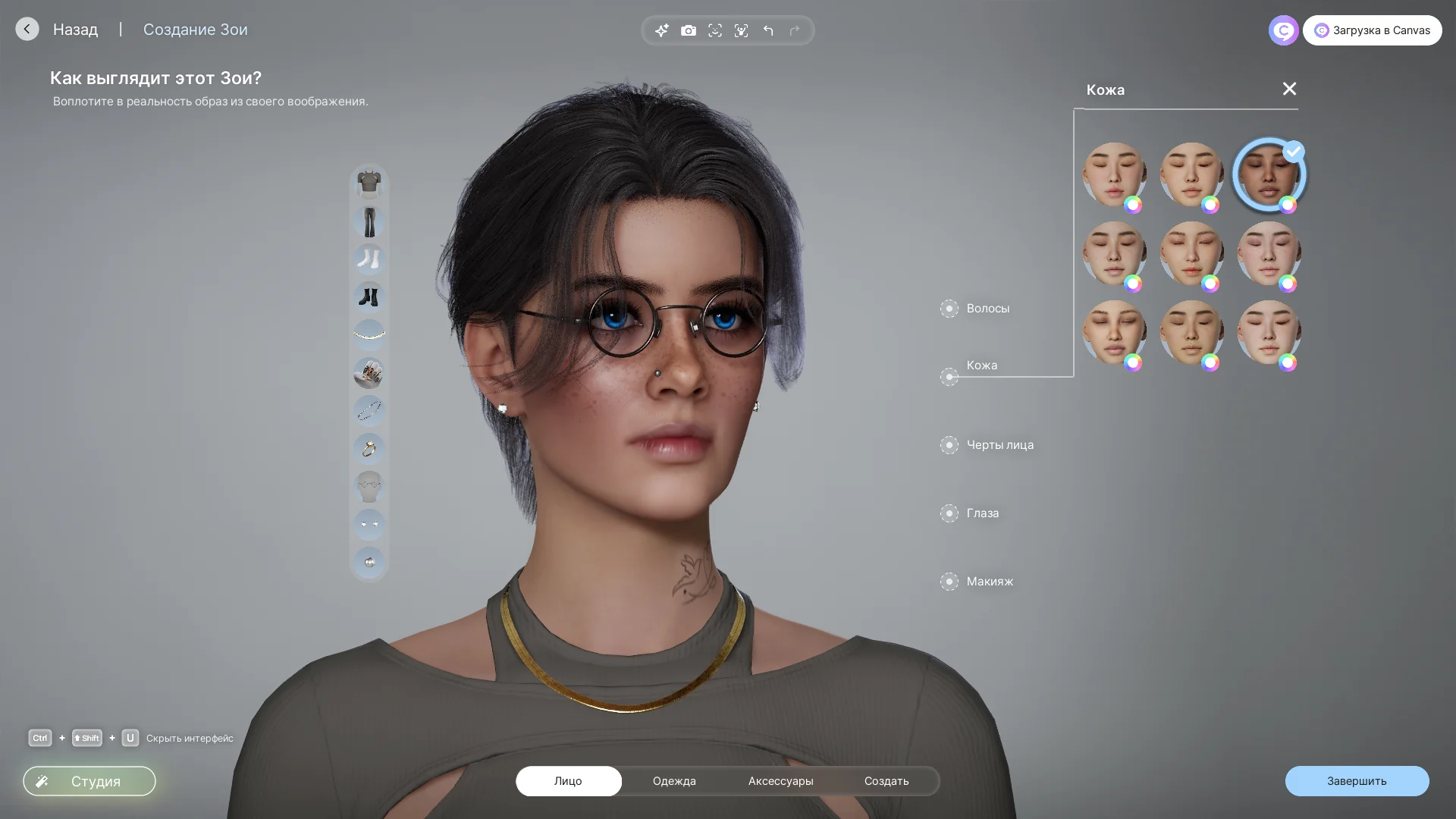
Task: Click the sparkle randomize icon
Action: point(662,30)
